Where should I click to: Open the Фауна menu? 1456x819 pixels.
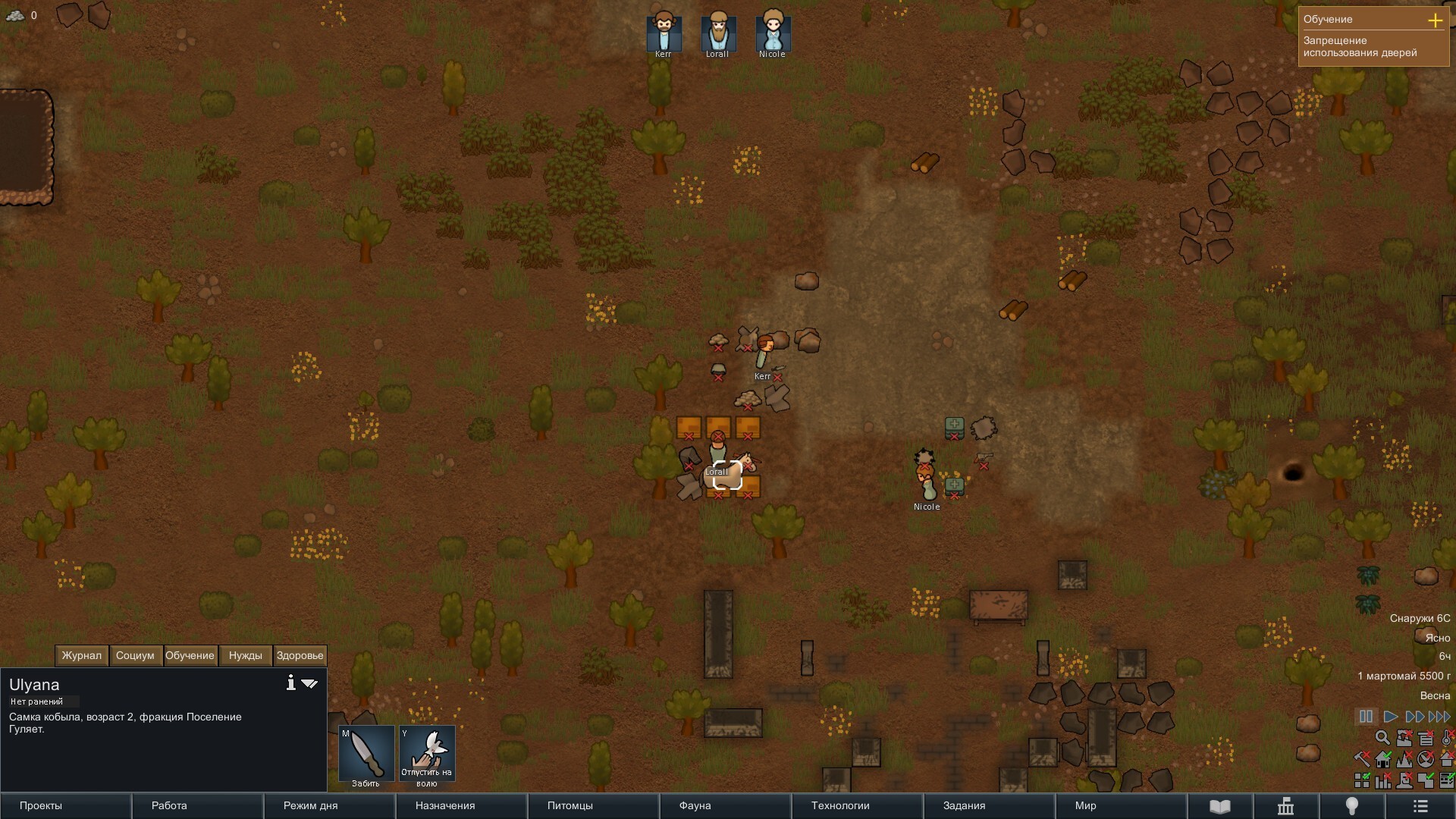click(x=725, y=806)
